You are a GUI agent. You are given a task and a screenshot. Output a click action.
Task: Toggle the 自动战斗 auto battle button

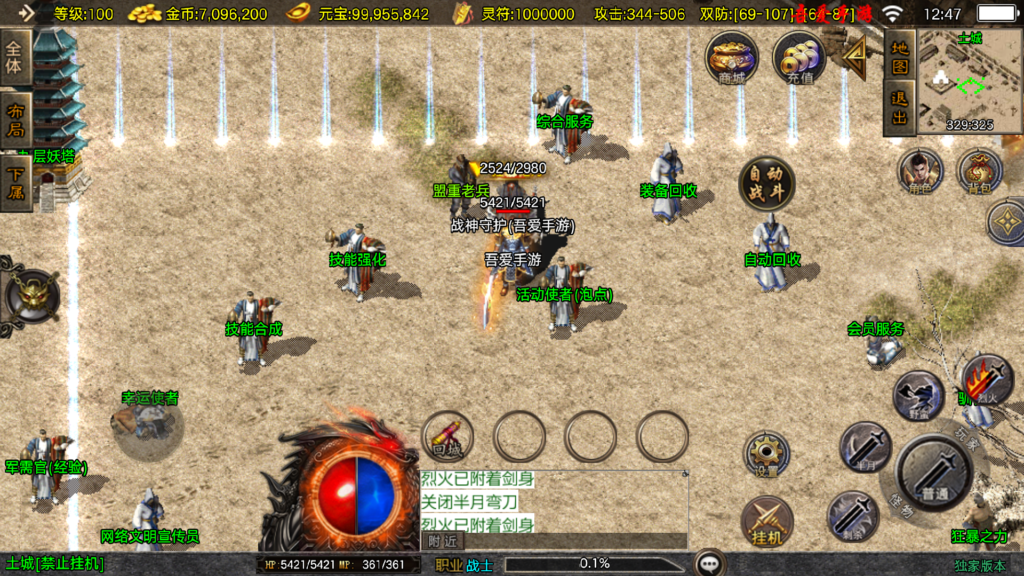click(x=767, y=184)
